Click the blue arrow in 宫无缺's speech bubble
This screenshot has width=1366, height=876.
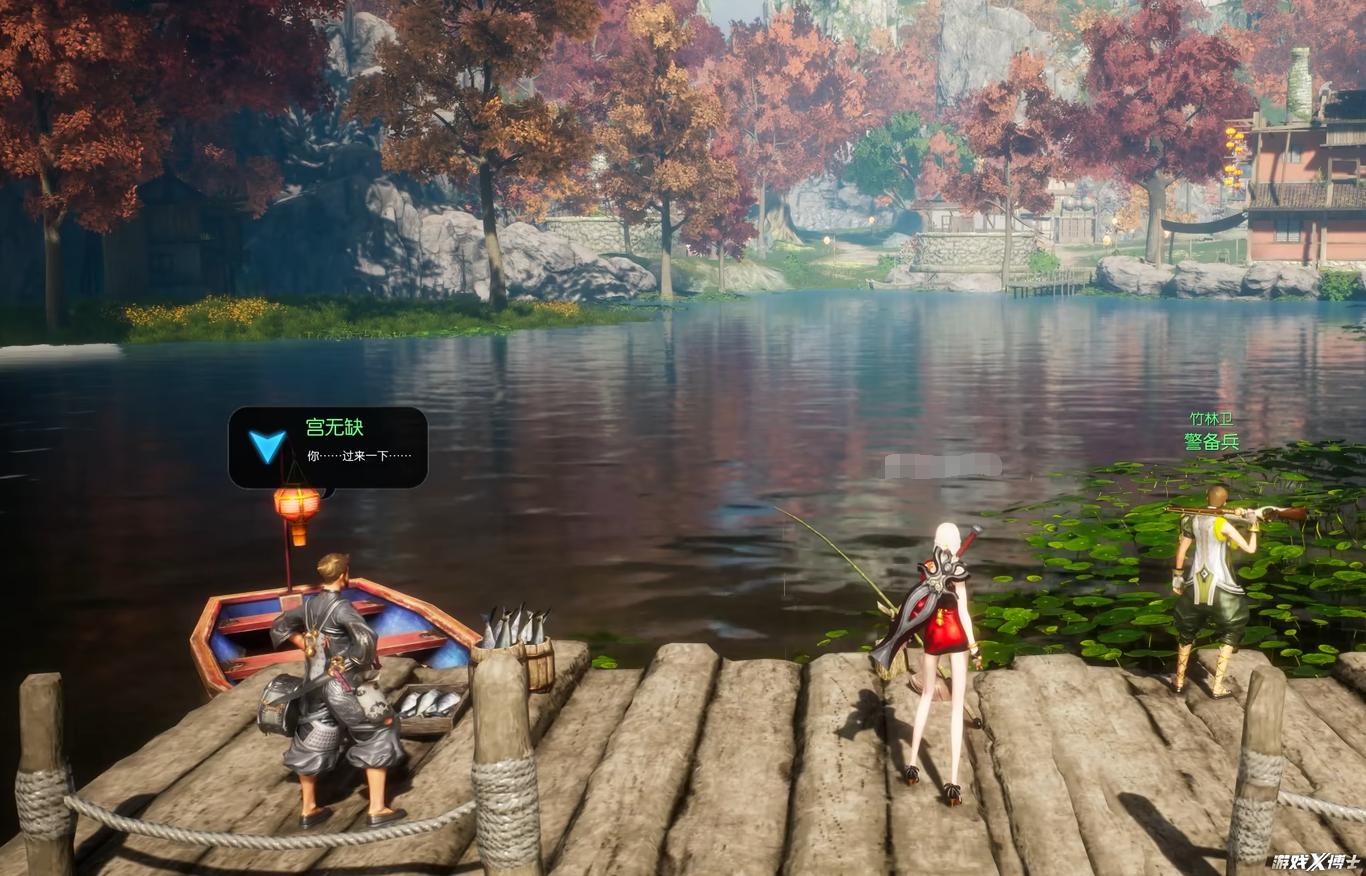point(267,446)
